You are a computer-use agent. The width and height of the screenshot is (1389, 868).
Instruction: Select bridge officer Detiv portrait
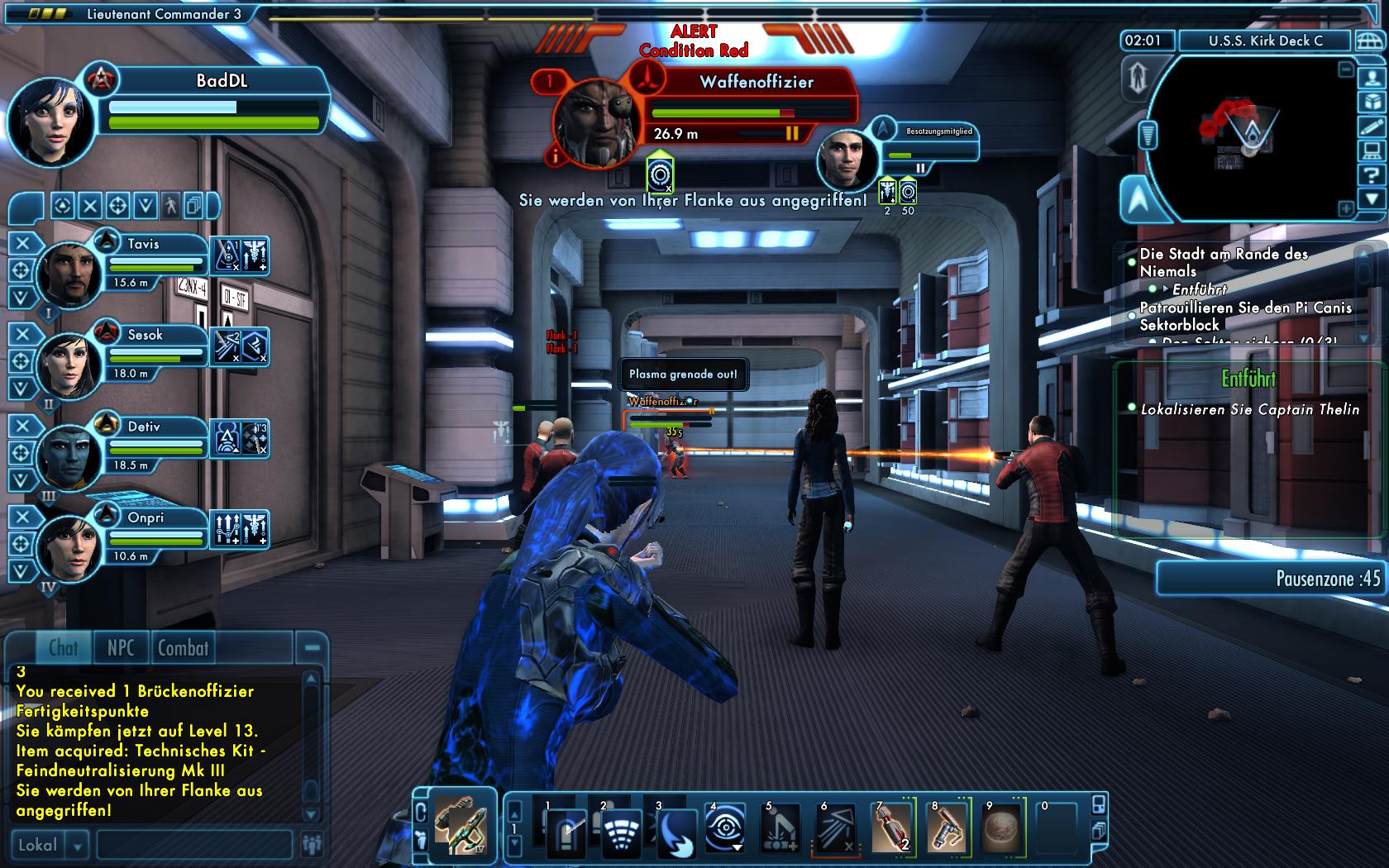[71, 454]
